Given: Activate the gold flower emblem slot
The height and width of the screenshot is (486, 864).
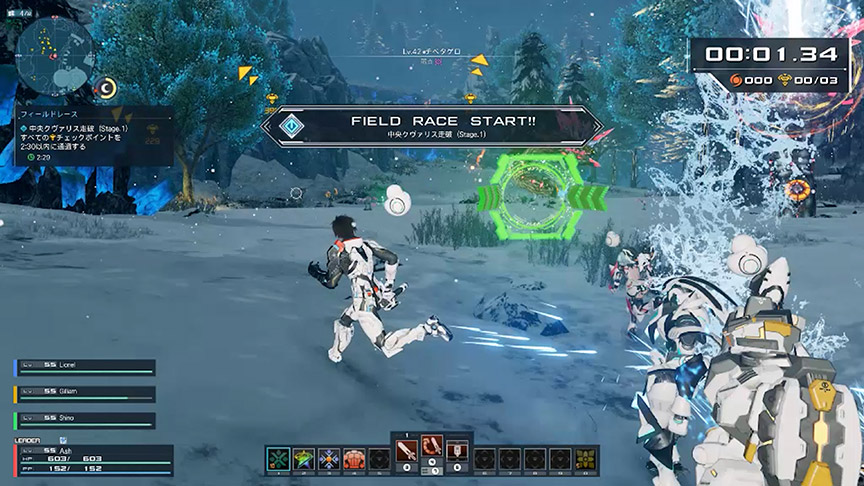Looking at the screenshot, I should click(586, 459).
